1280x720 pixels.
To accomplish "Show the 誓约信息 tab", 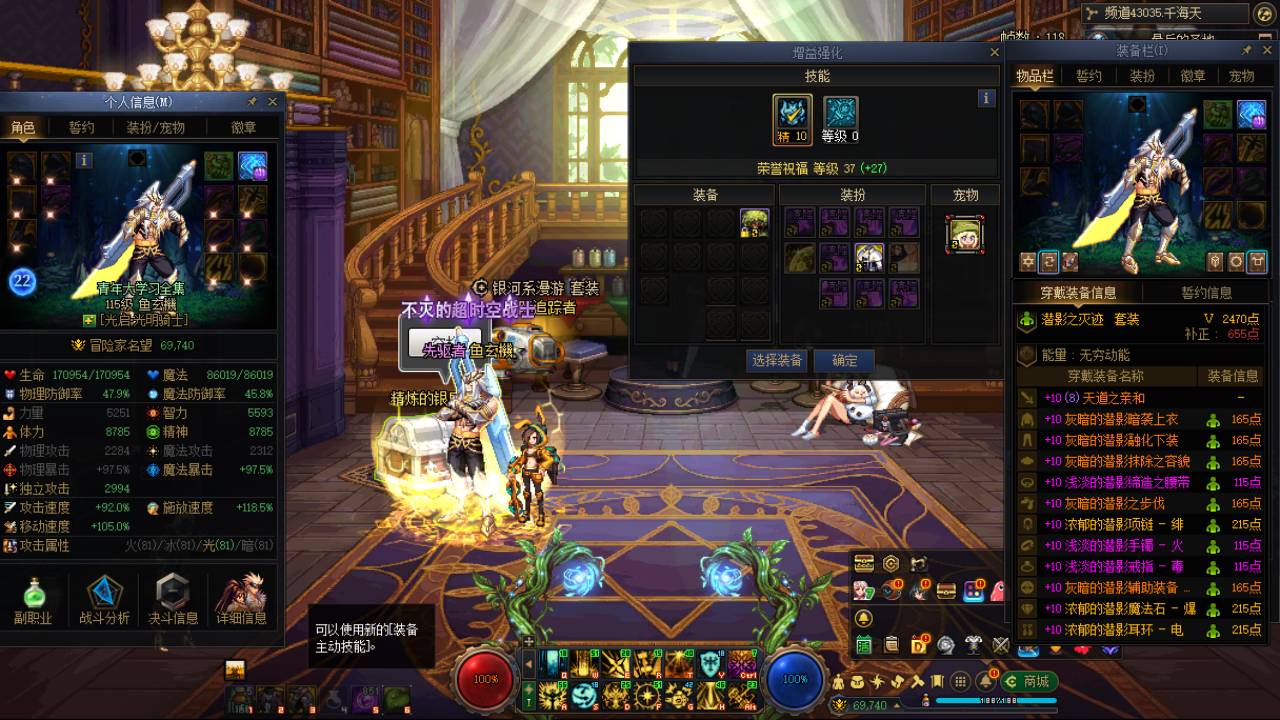I will coord(1206,293).
